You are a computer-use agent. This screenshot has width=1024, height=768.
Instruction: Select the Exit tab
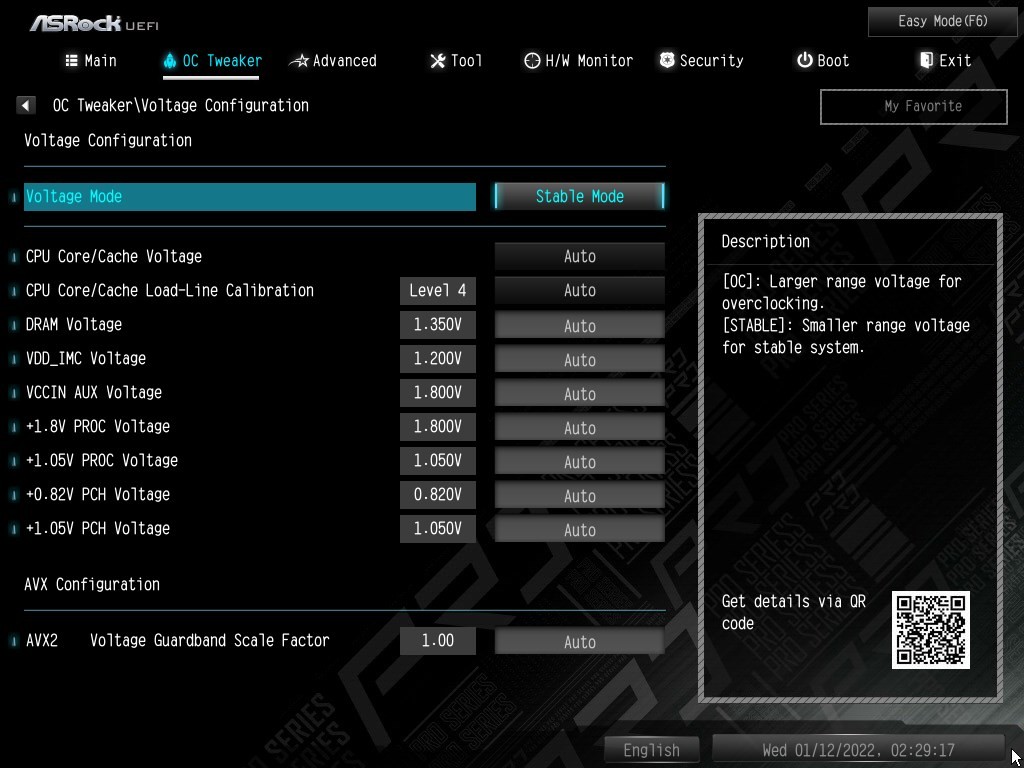945,61
